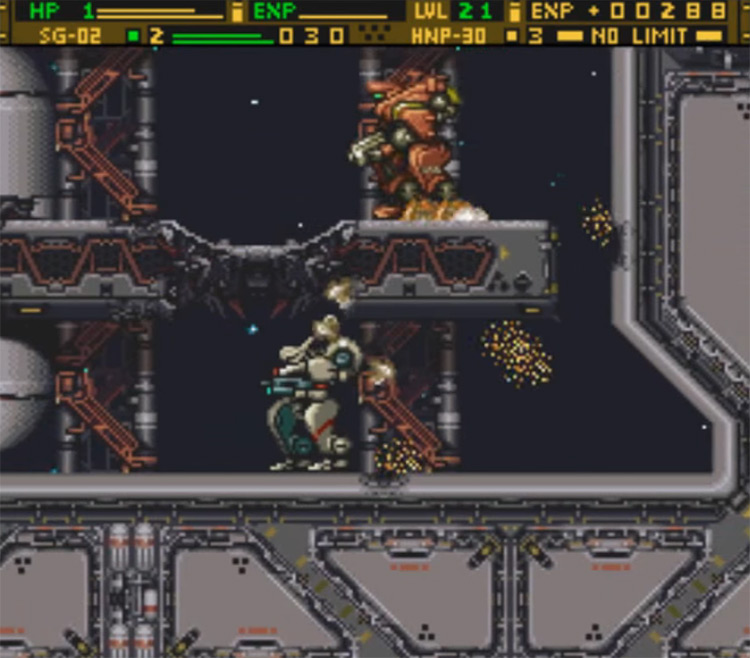Select the HNP-30 weapon slot
750x658 pixels.
[449, 36]
